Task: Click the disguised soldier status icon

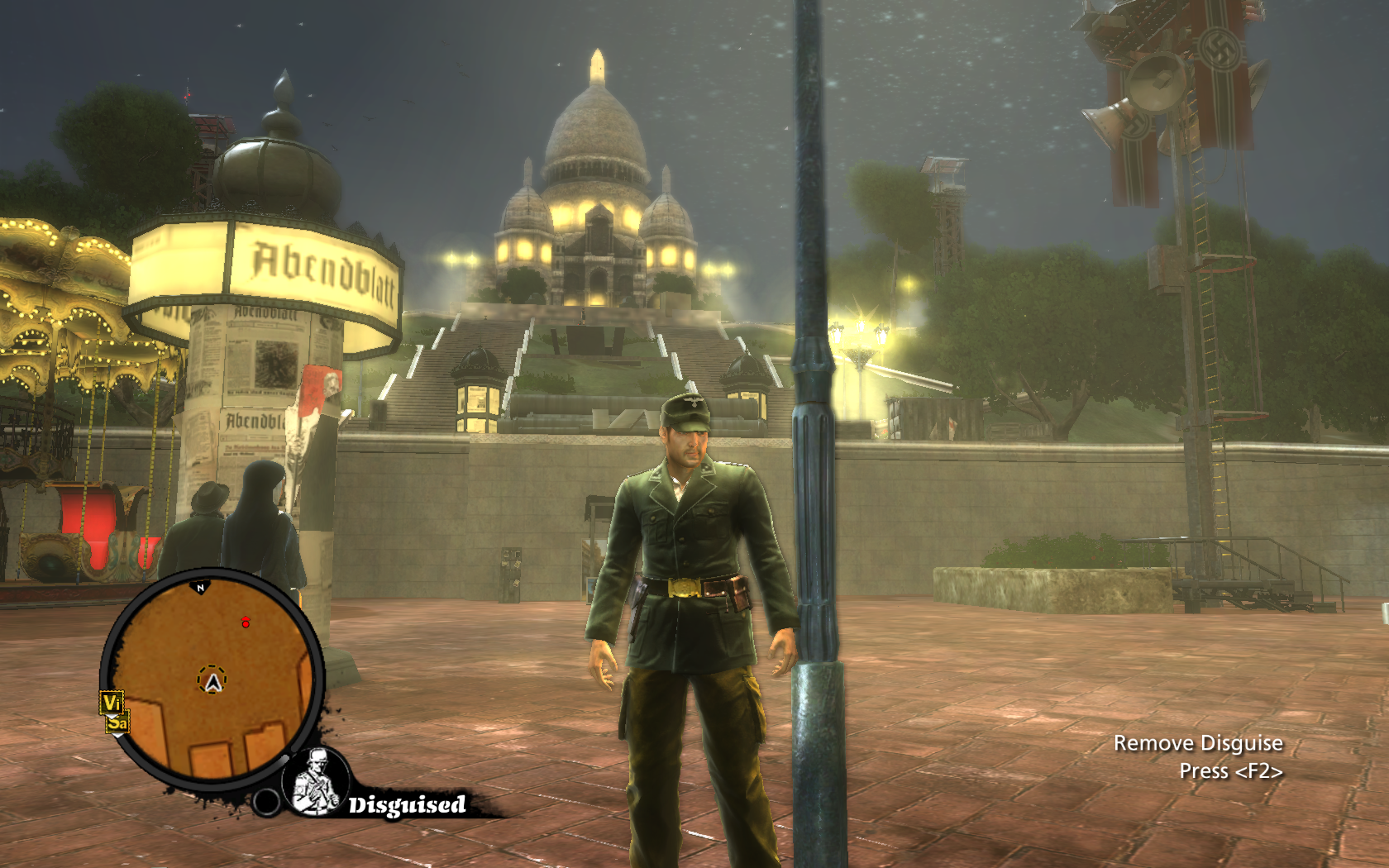Action: tap(317, 782)
